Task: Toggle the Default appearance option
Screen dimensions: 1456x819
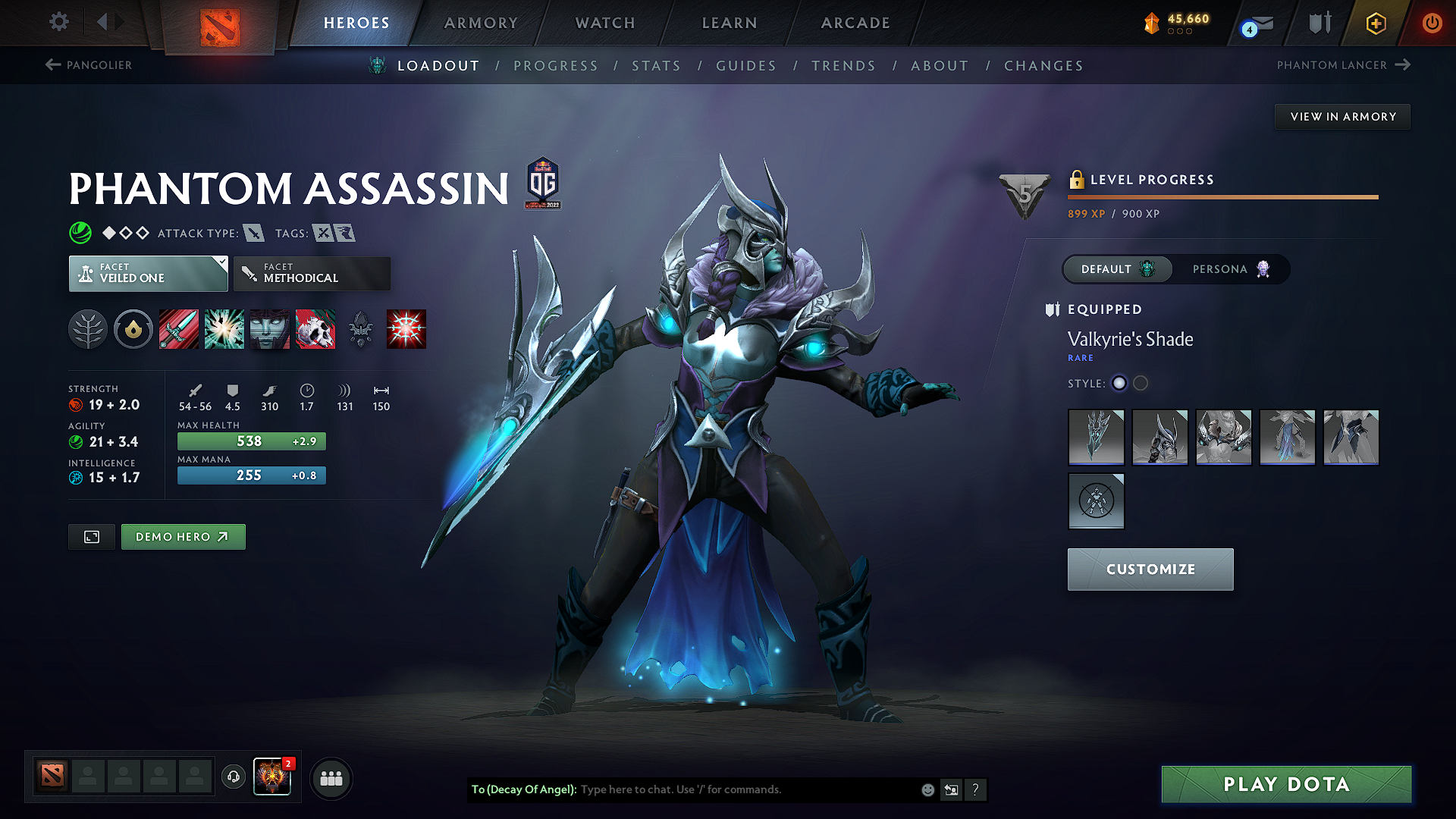Action: 1117,269
